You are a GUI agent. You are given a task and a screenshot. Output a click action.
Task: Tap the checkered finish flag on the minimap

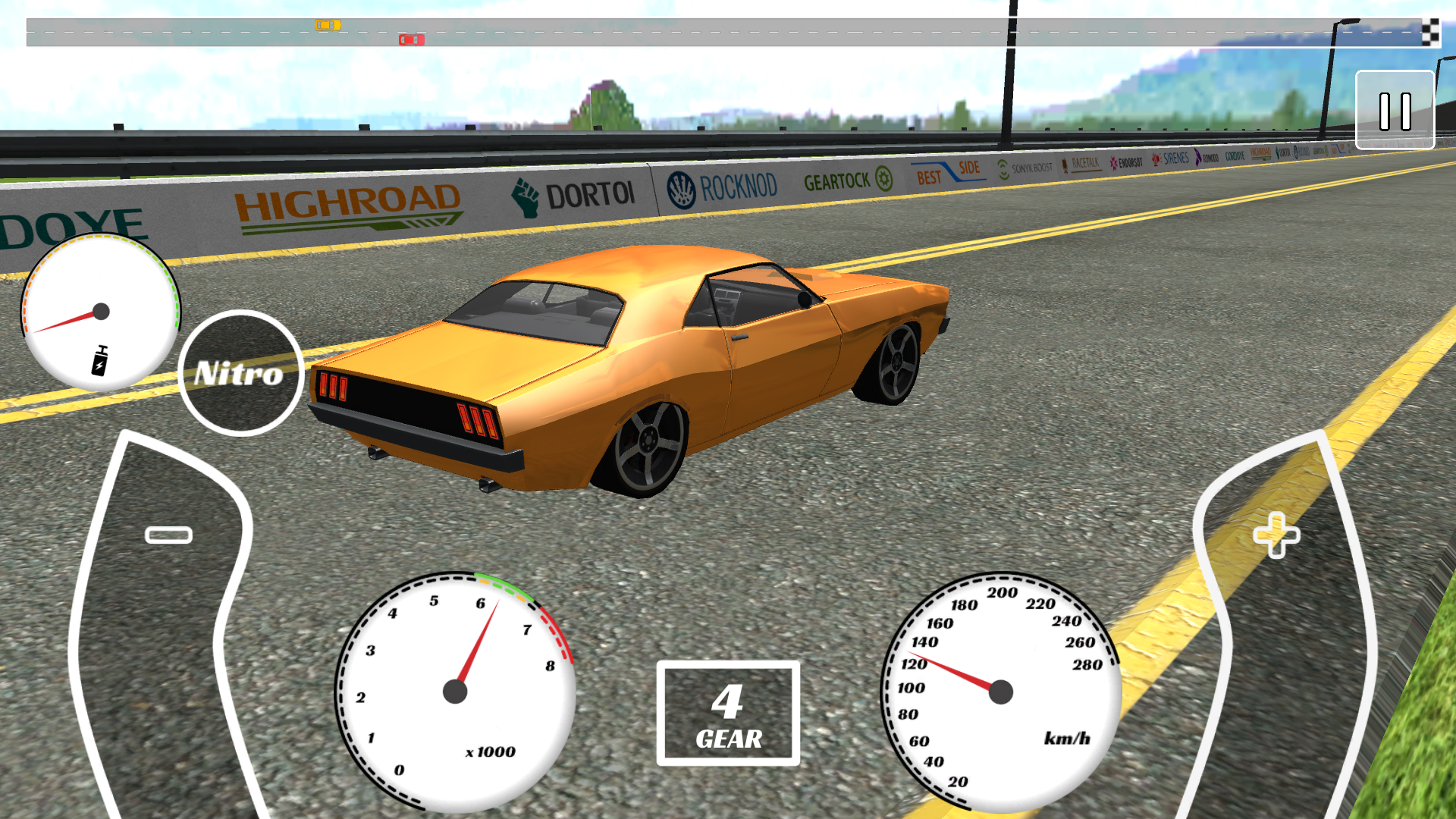tap(1432, 33)
